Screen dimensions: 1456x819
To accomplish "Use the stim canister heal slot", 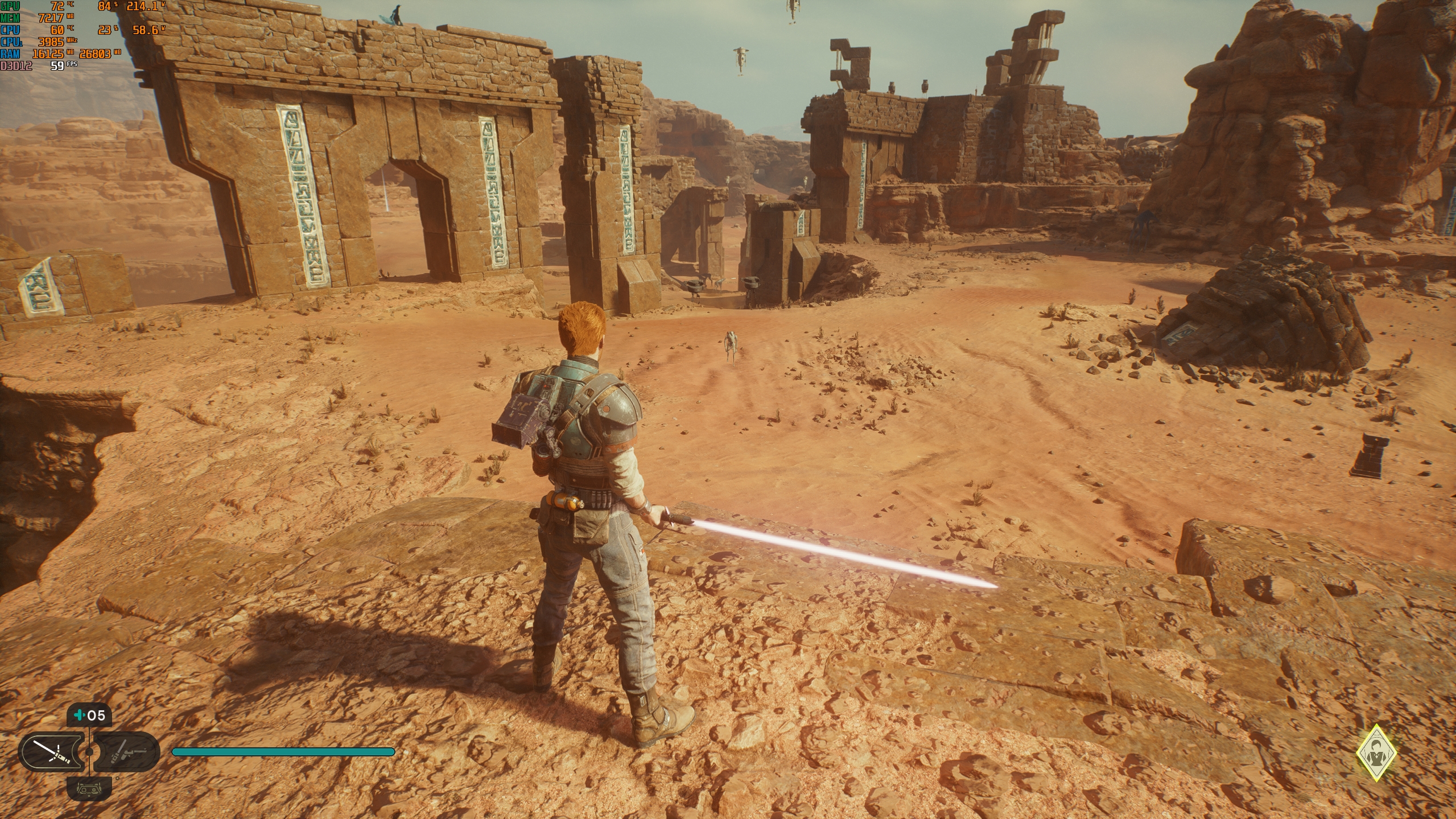I will click(89, 715).
